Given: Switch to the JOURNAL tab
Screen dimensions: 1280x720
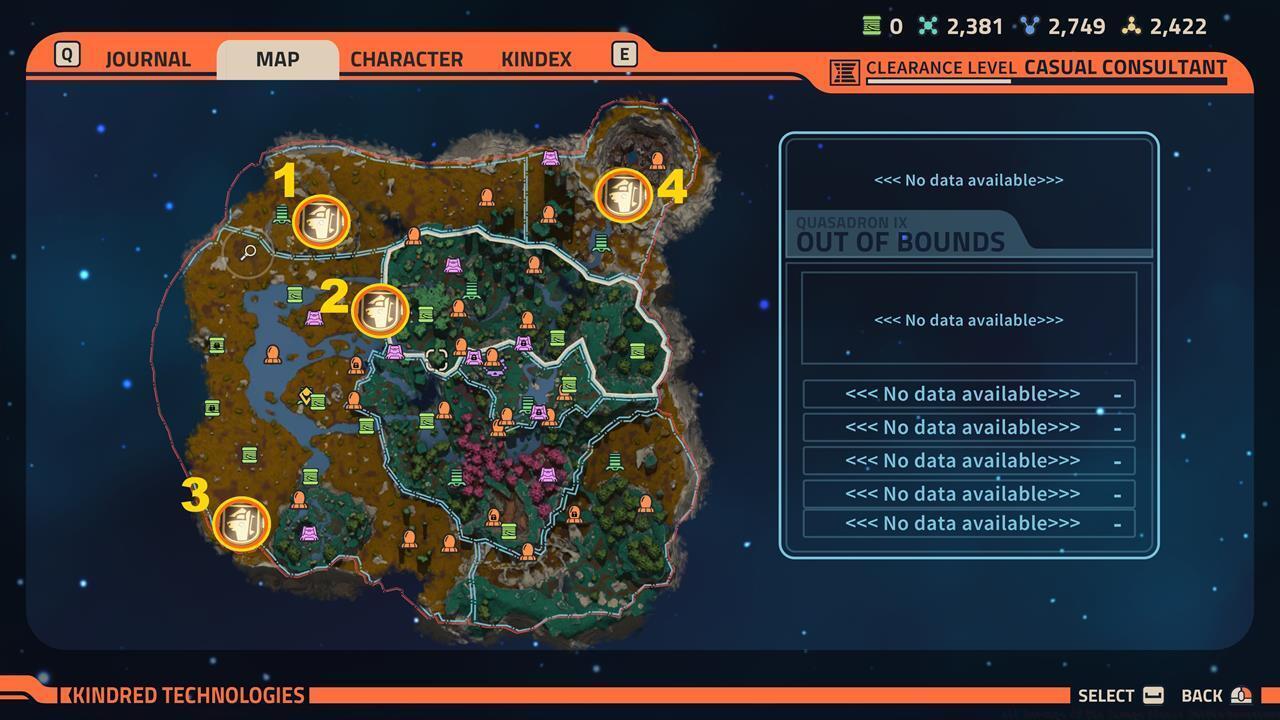Looking at the screenshot, I should tap(148, 59).
